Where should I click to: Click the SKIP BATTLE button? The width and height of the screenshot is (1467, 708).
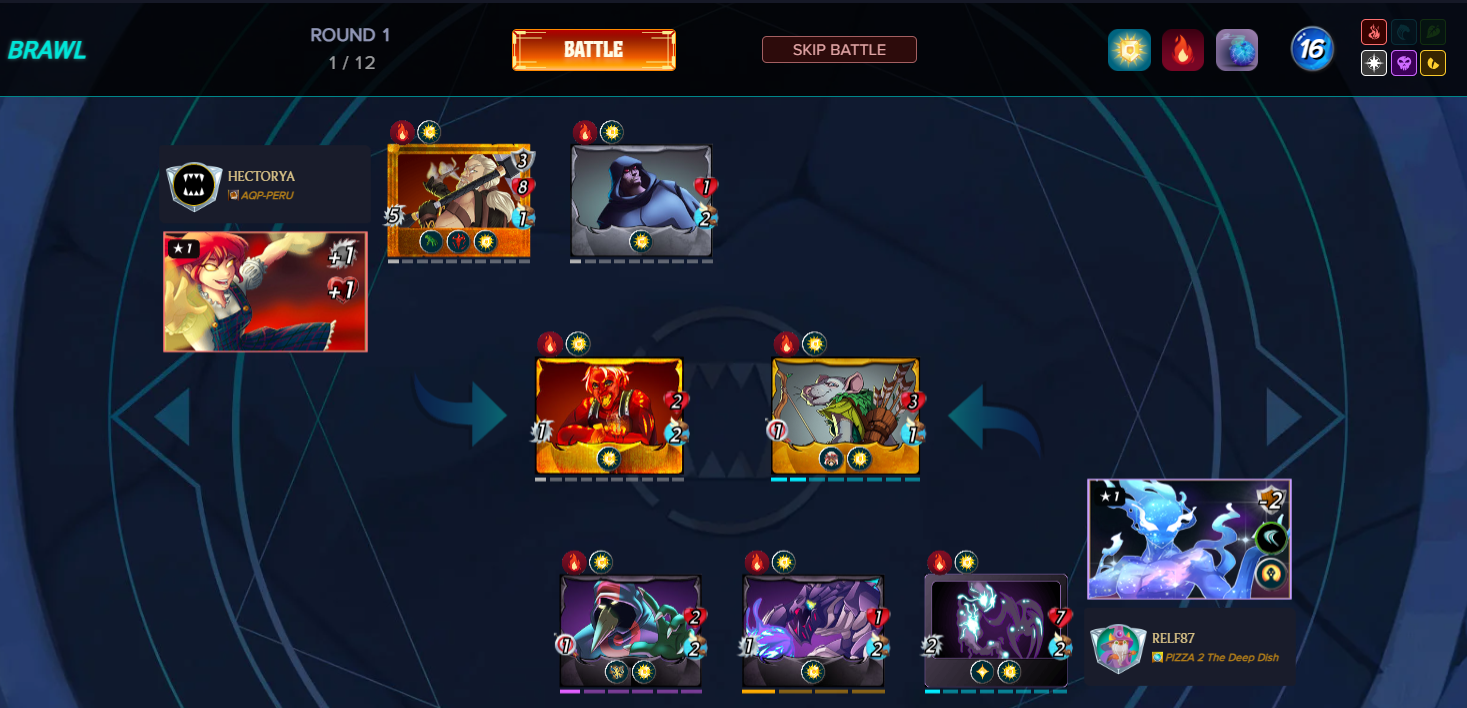point(839,50)
